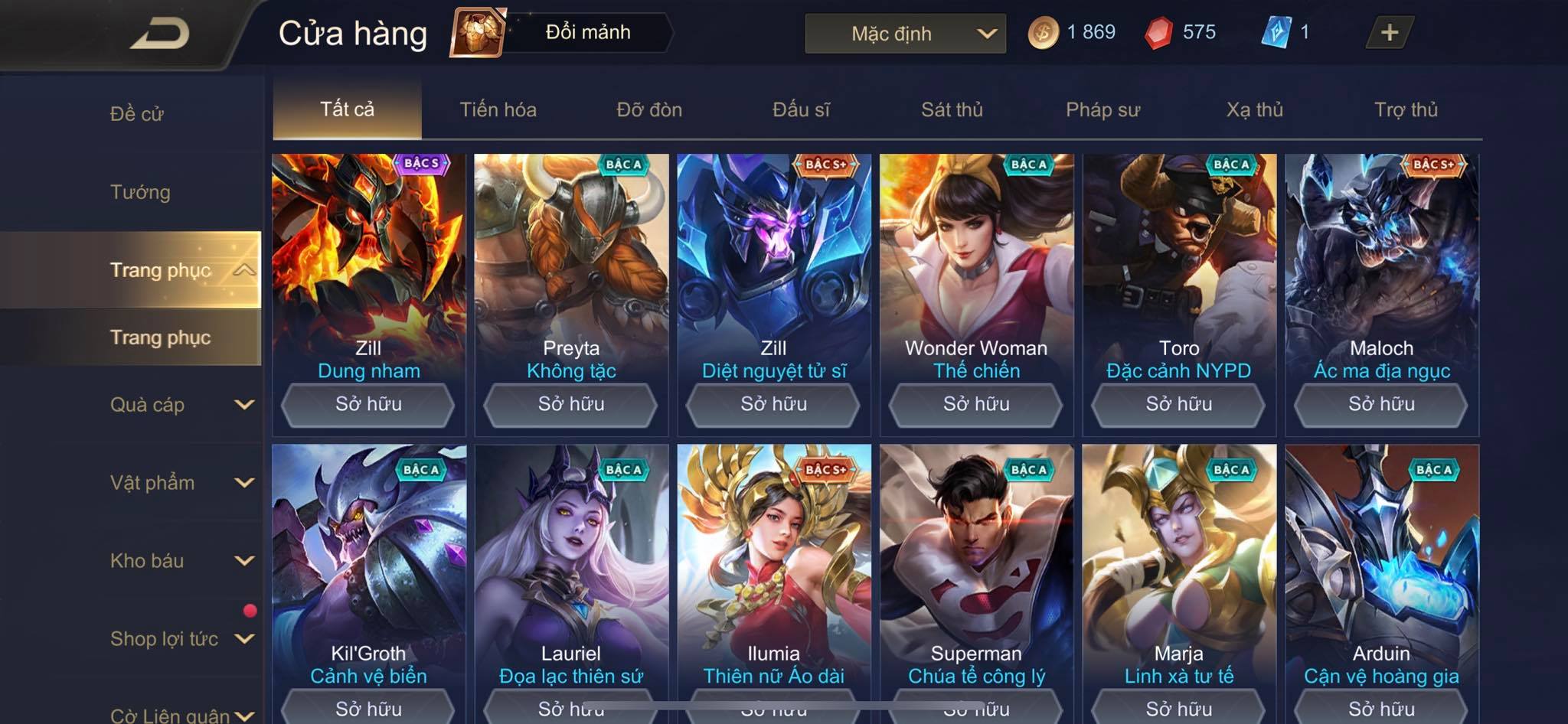Screen dimensions: 1568x724
Task: Open the Xạ thủ tab
Action: 1254,110
